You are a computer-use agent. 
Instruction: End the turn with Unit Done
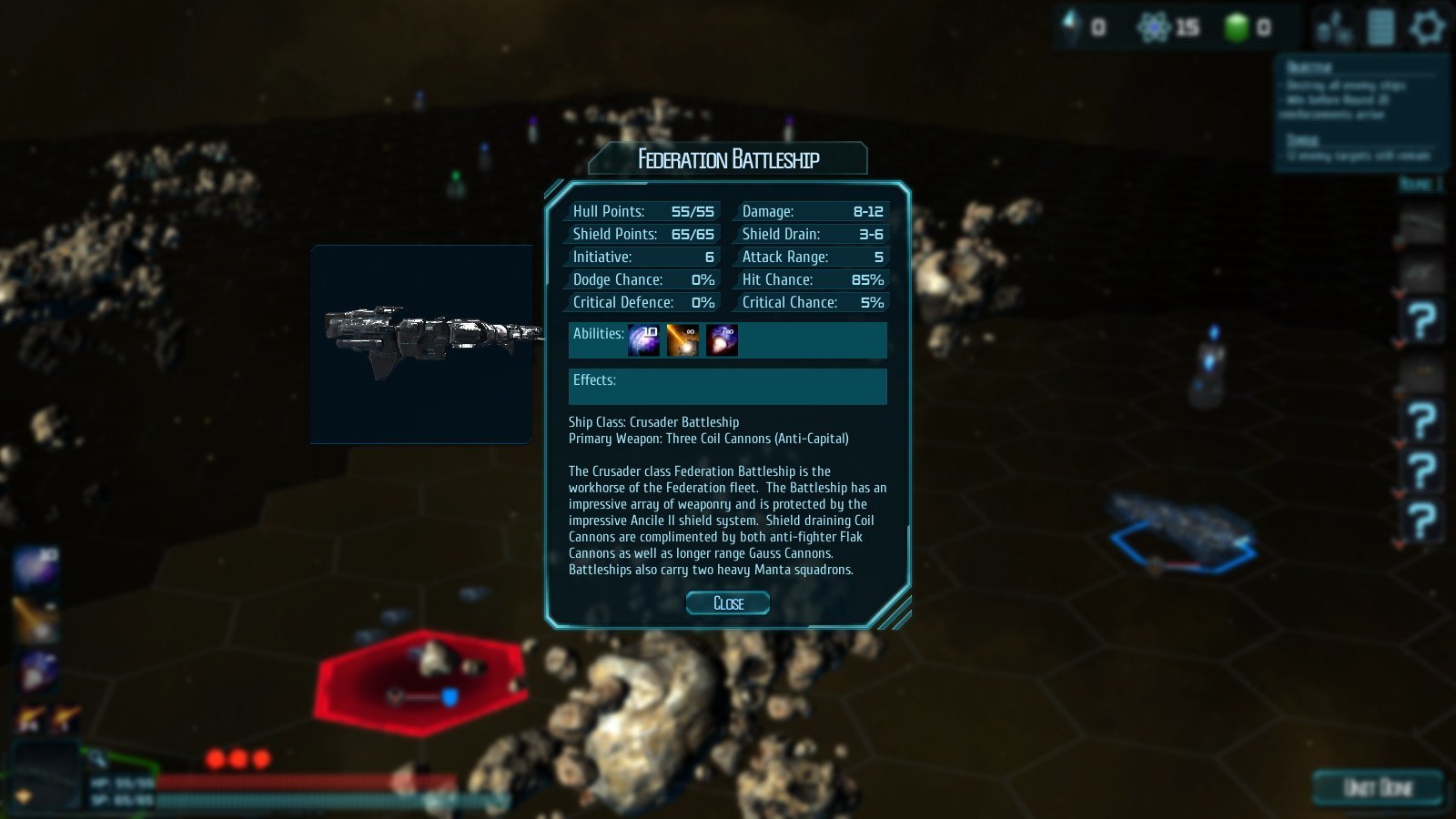click(x=1378, y=787)
